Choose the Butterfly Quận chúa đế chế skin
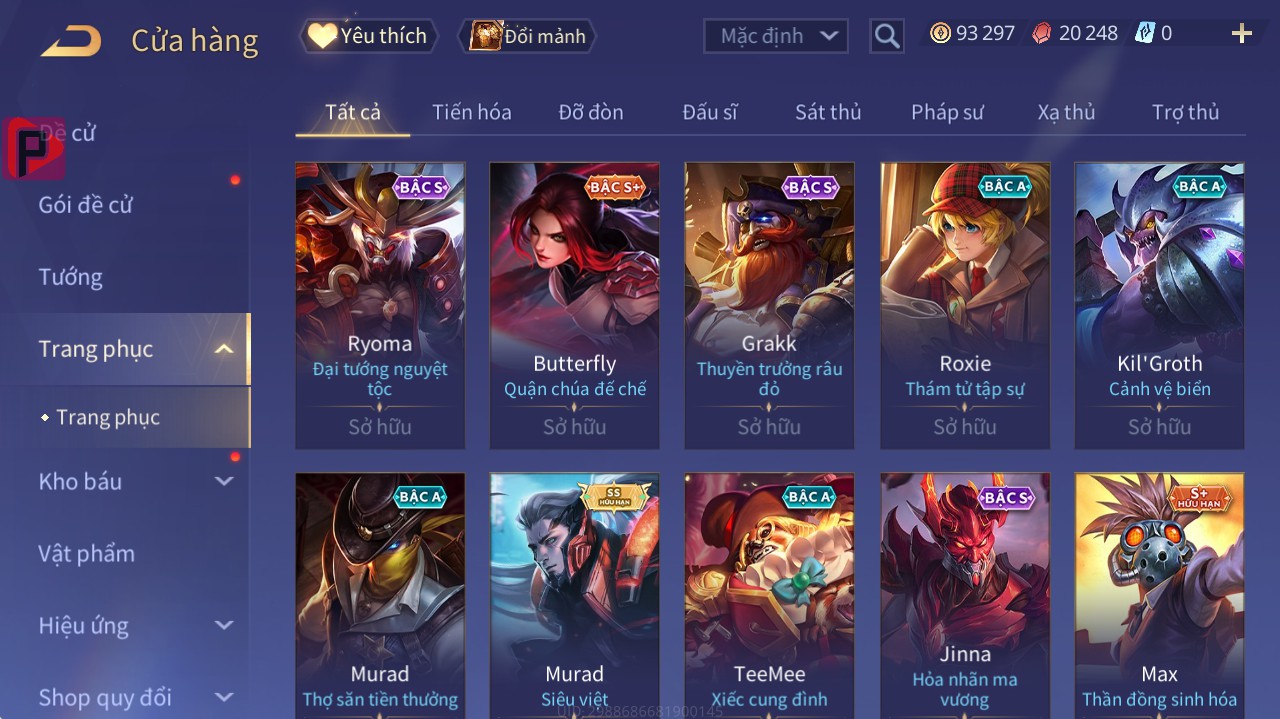 574,305
